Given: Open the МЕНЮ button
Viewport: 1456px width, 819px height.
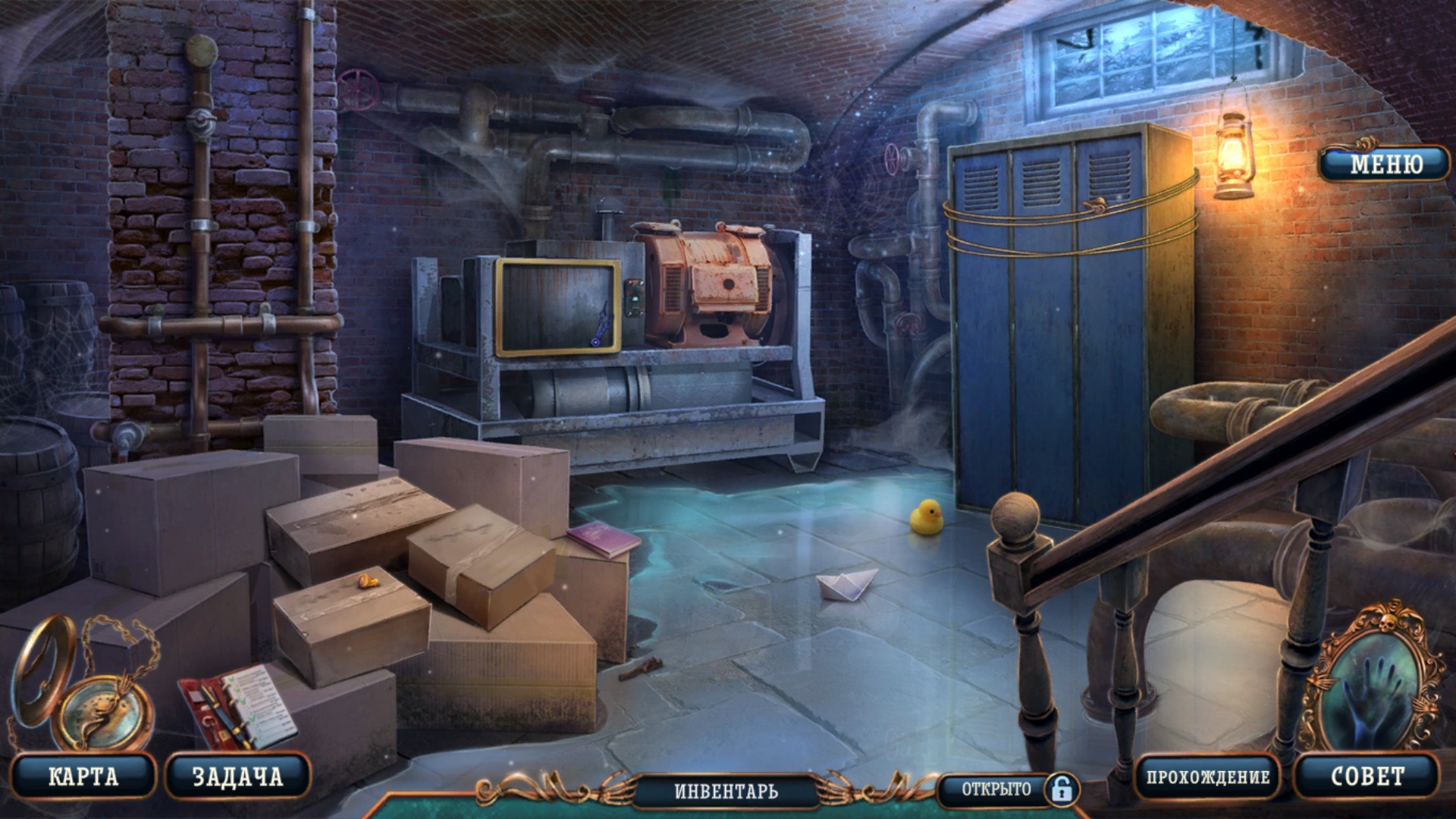Looking at the screenshot, I should pos(1385,164).
